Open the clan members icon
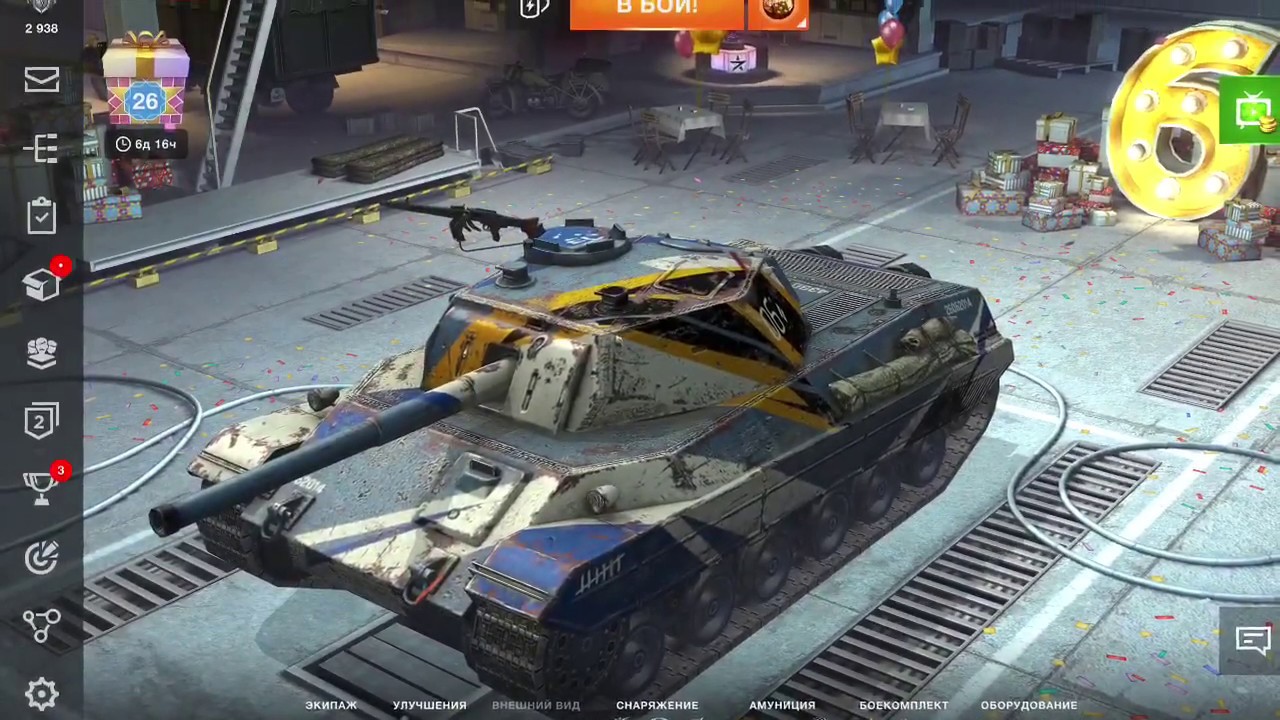The height and width of the screenshot is (720, 1280). click(41, 352)
